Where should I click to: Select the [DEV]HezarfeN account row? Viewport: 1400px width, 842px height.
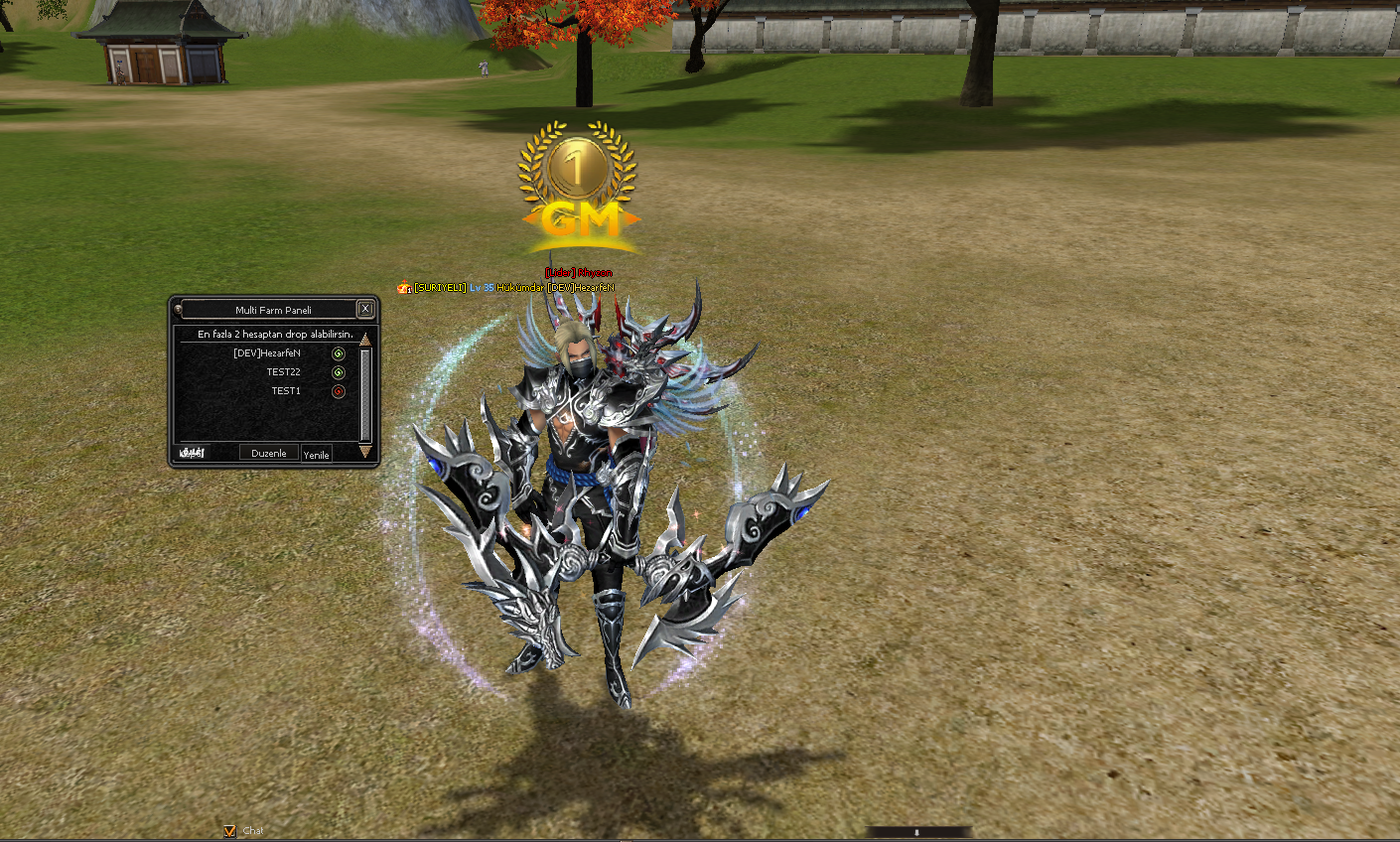266,353
